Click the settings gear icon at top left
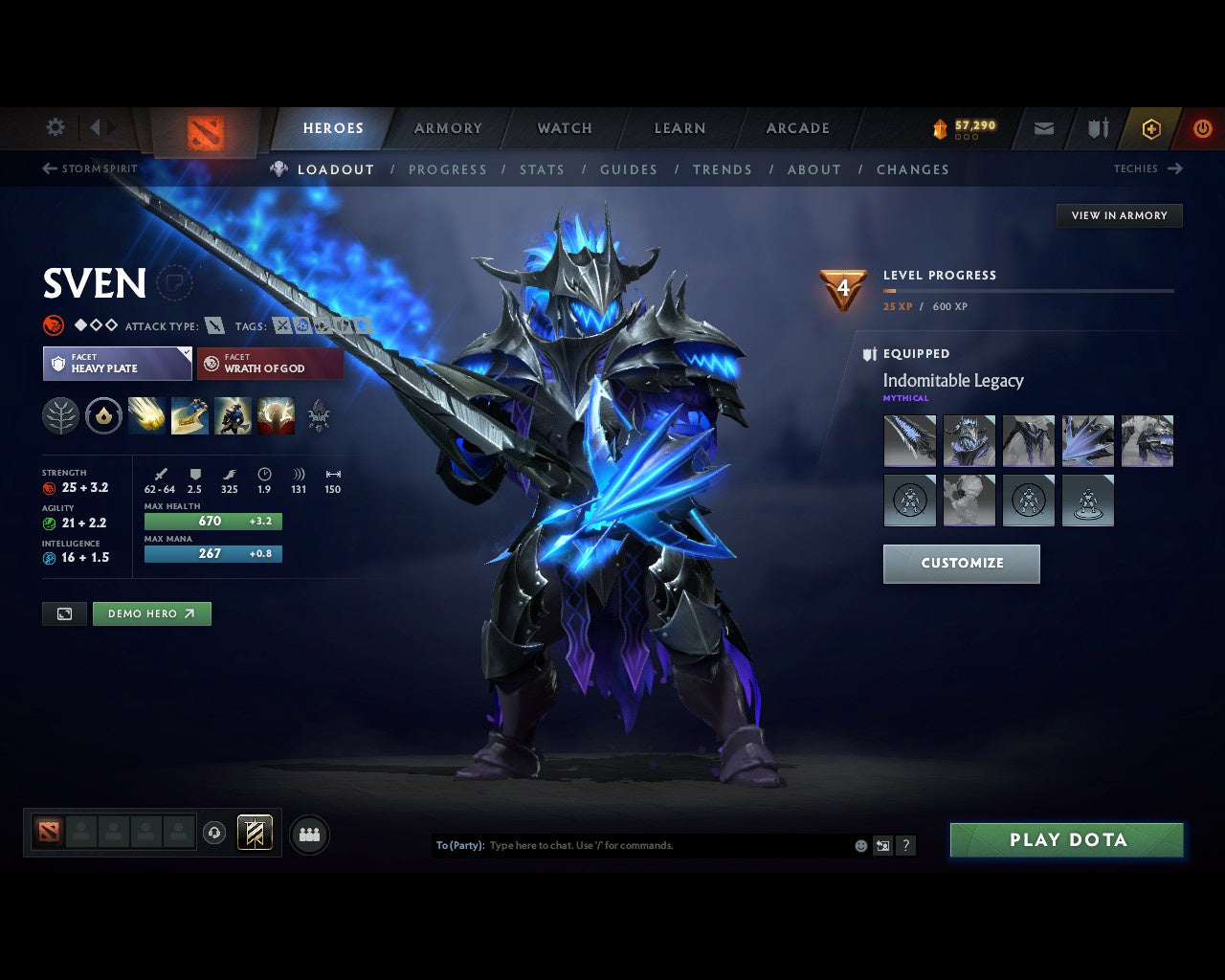Screen dimensions: 1225x980 tap(55, 126)
